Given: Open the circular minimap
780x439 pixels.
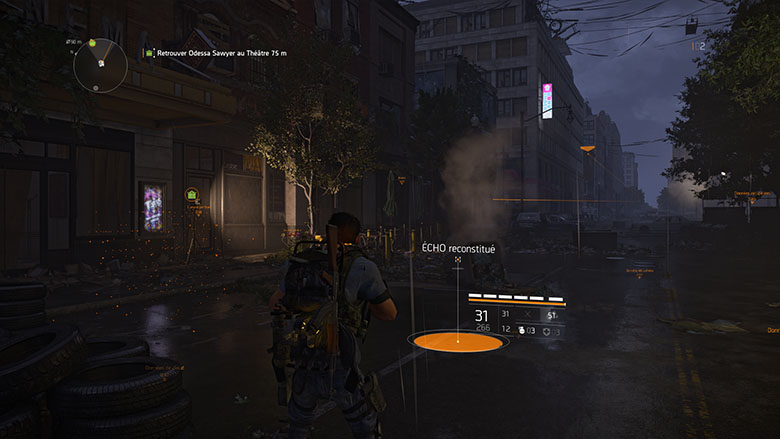Looking at the screenshot, I should click(100, 63).
